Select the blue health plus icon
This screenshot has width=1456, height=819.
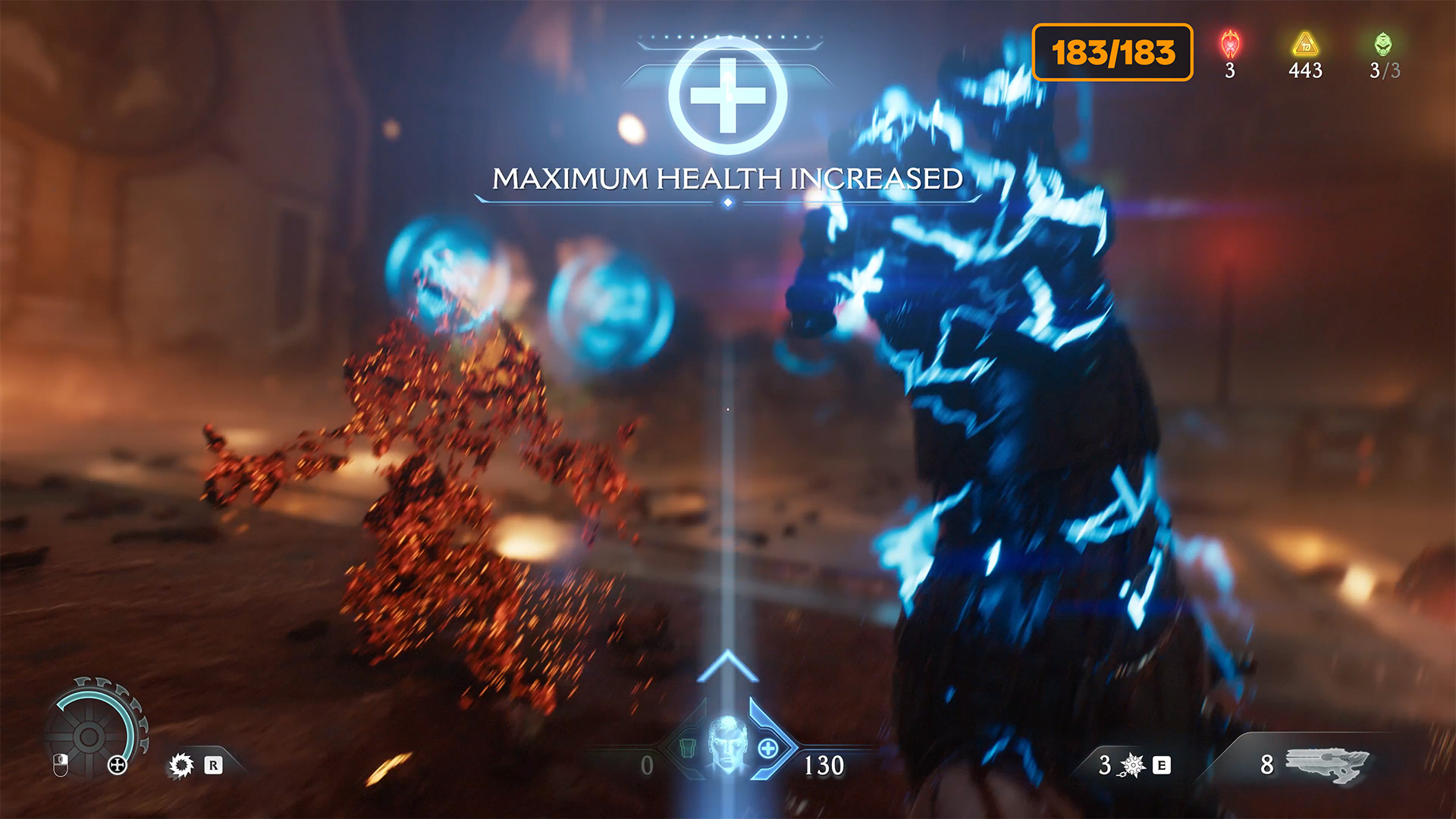tap(768, 748)
